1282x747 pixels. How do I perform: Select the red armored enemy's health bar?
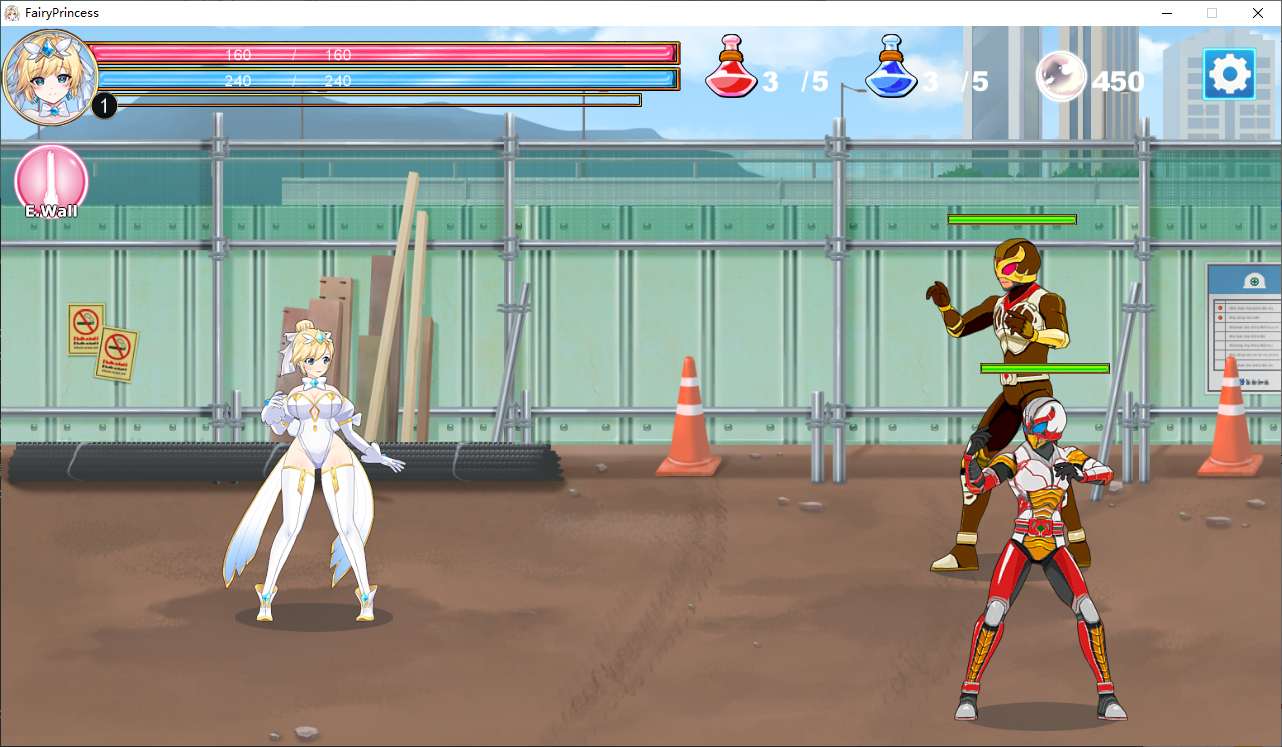(1043, 367)
